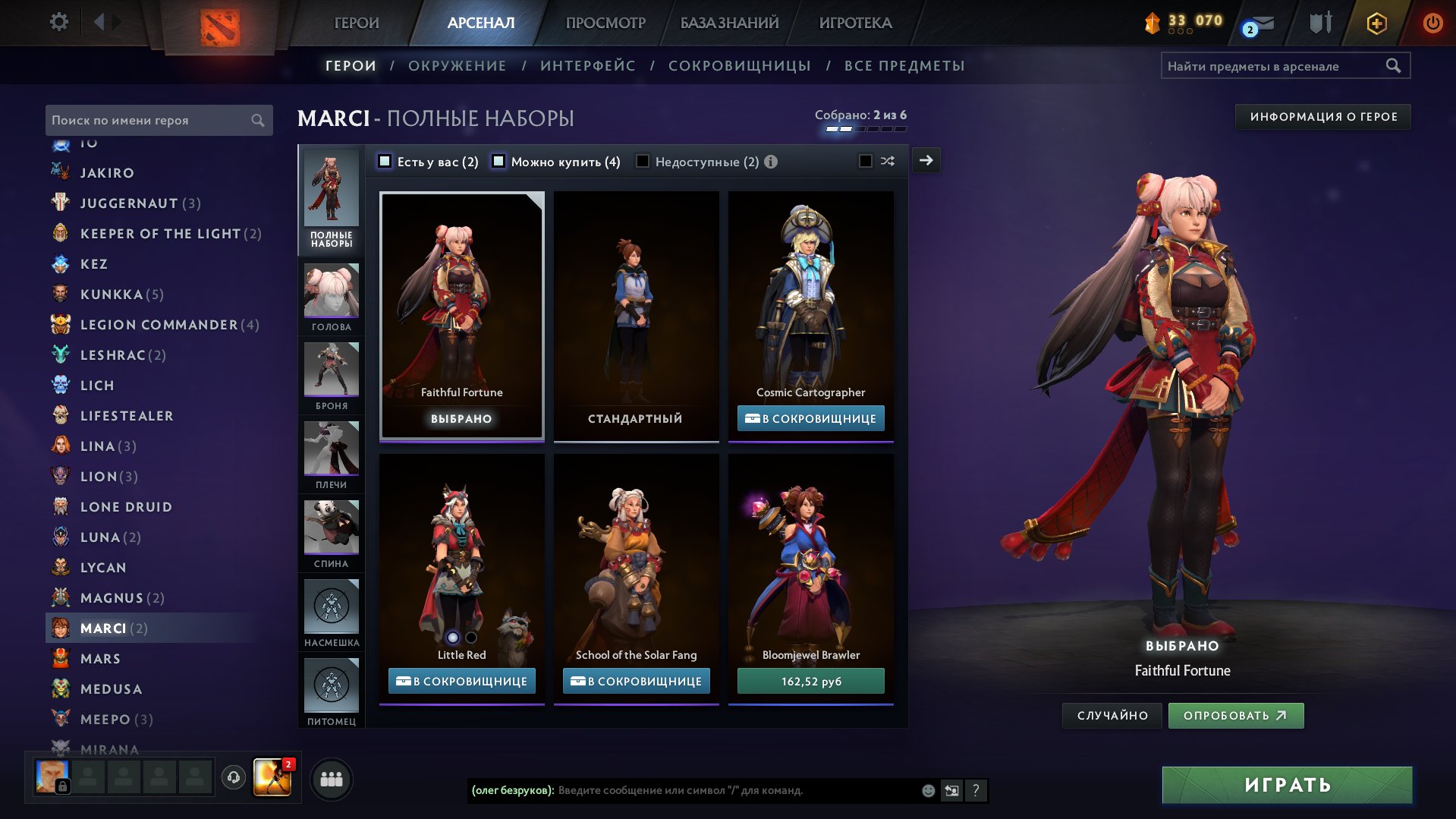
Task: Click the red power quit icon
Action: coord(1432,23)
